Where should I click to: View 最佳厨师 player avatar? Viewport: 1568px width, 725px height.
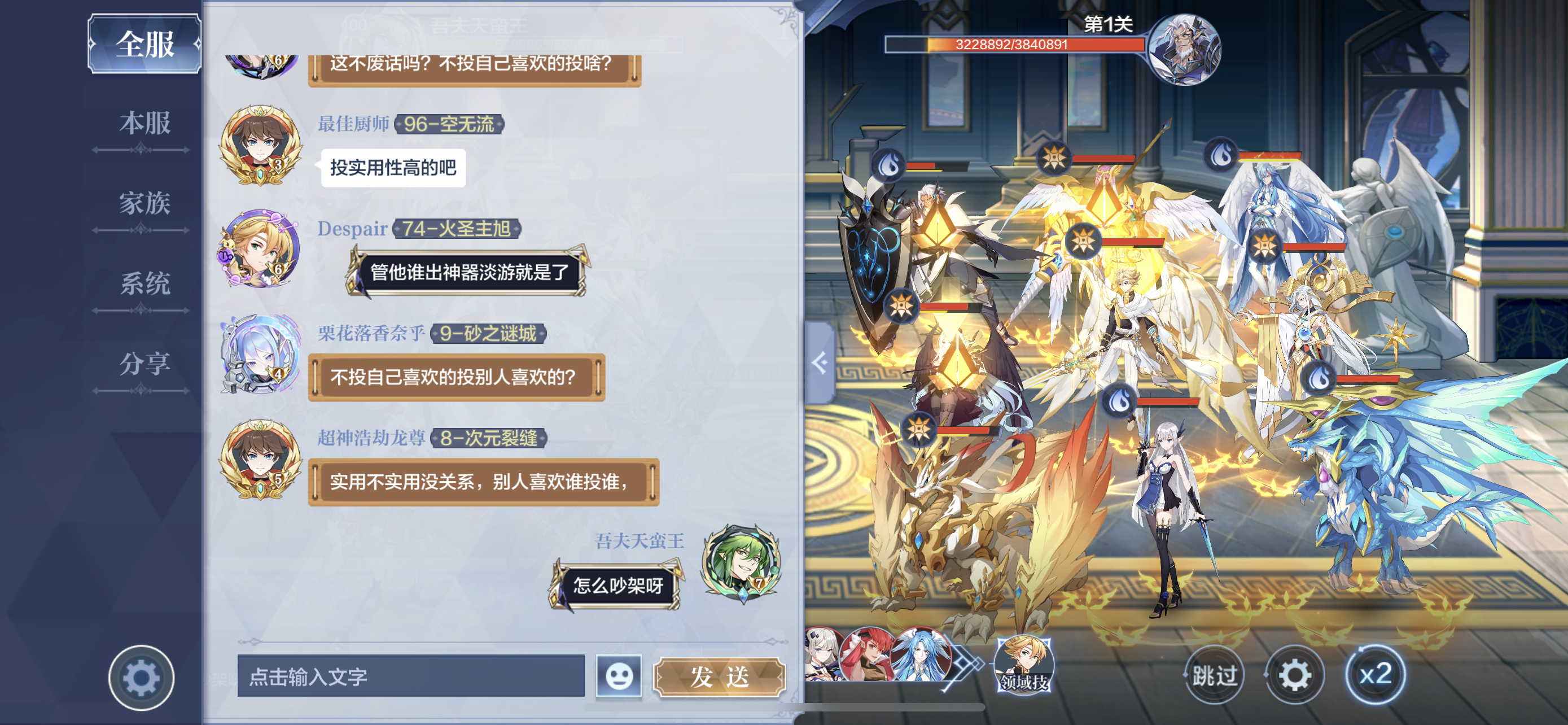click(x=261, y=145)
